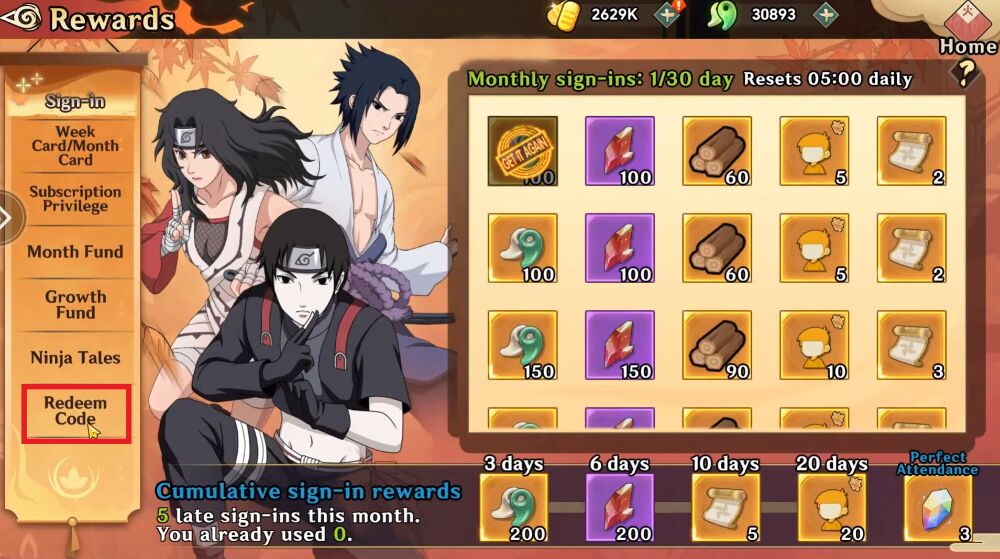
Task: Choose the 10 days scroll reward
Action: click(725, 507)
